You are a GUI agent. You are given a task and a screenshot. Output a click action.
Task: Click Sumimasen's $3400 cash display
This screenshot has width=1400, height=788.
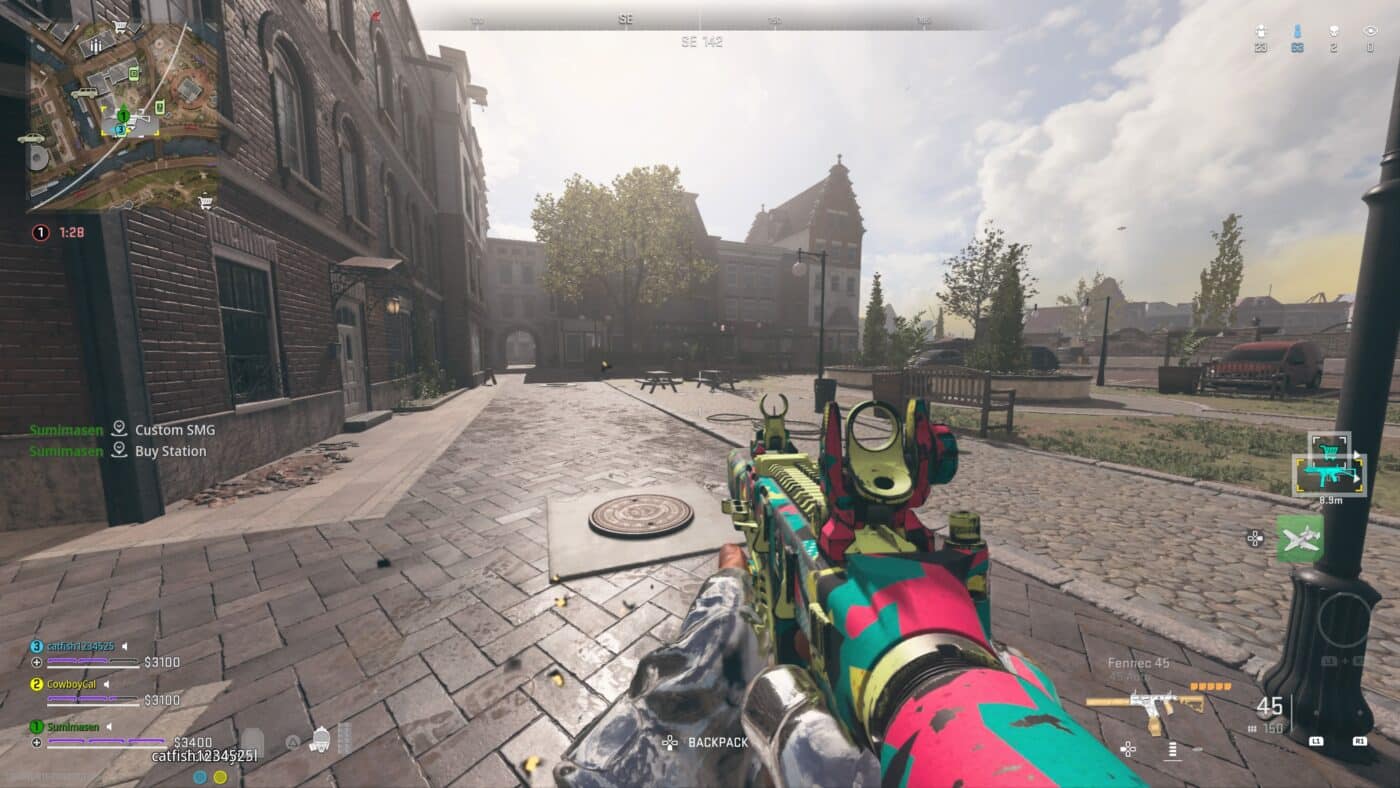192,740
